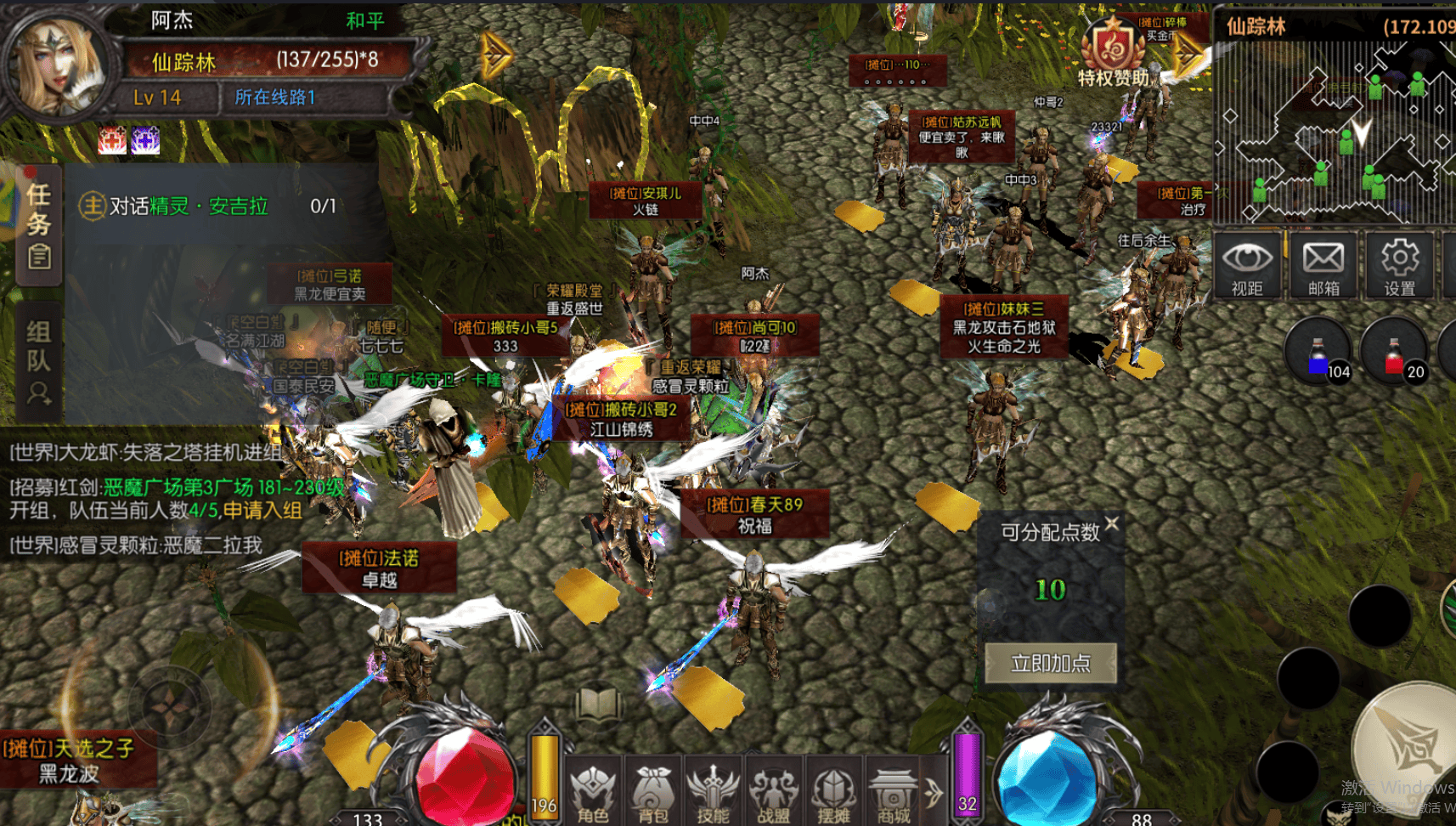
Task: Switch to the 任务 quest tab
Action: [x=39, y=225]
